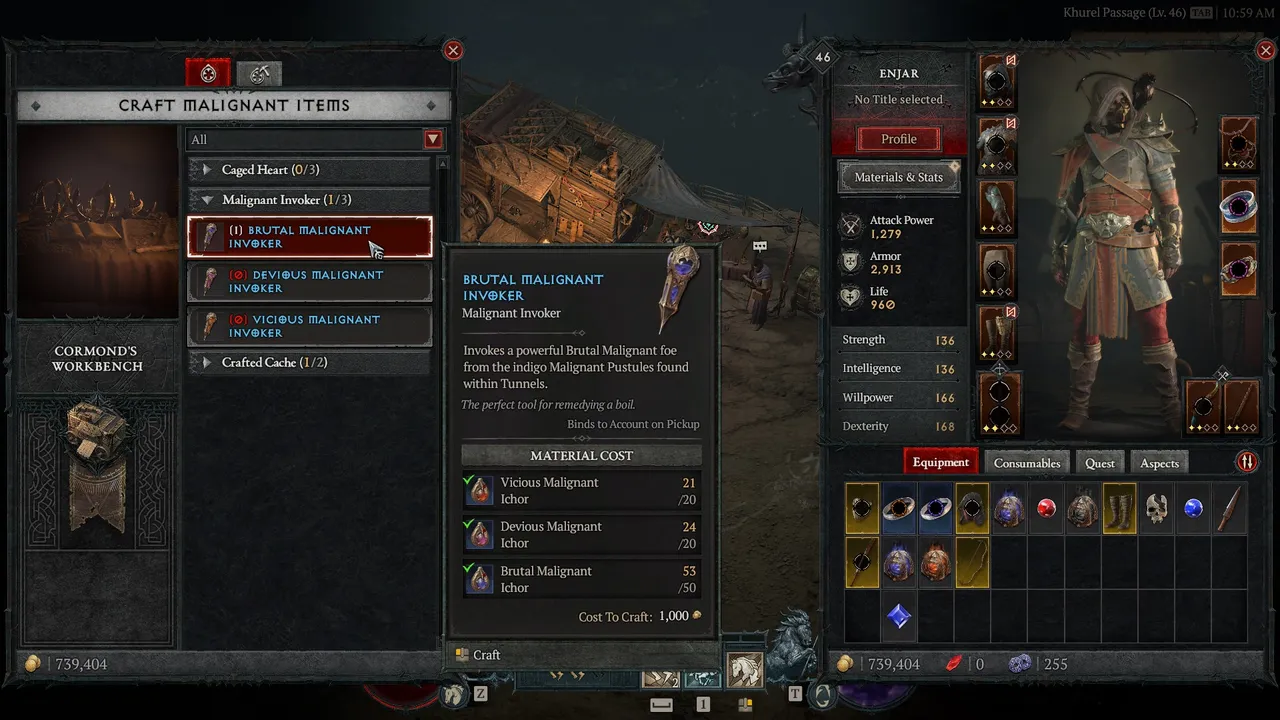This screenshot has width=1280, height=720.
Task: Click the Craft button
Action: [x=478, y=655]
